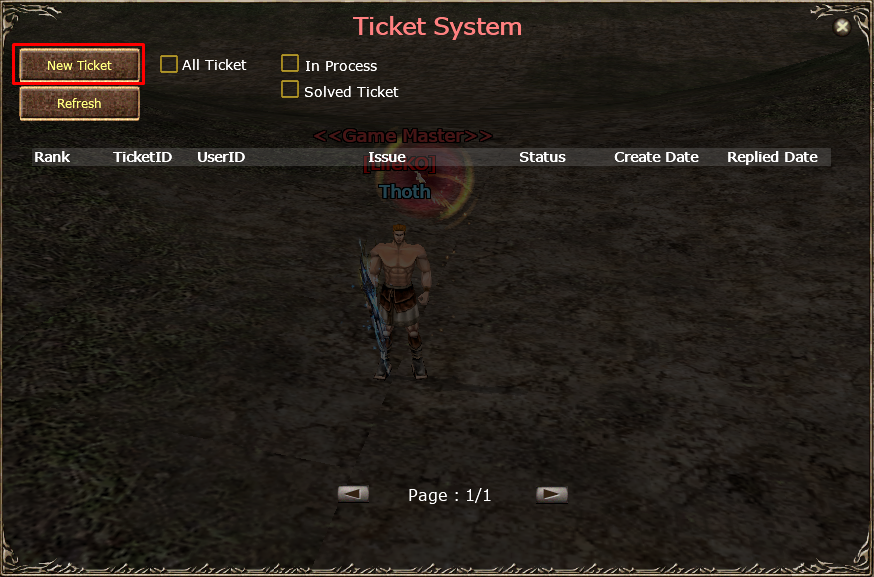Close the Ticket System window

click(842, 27)
